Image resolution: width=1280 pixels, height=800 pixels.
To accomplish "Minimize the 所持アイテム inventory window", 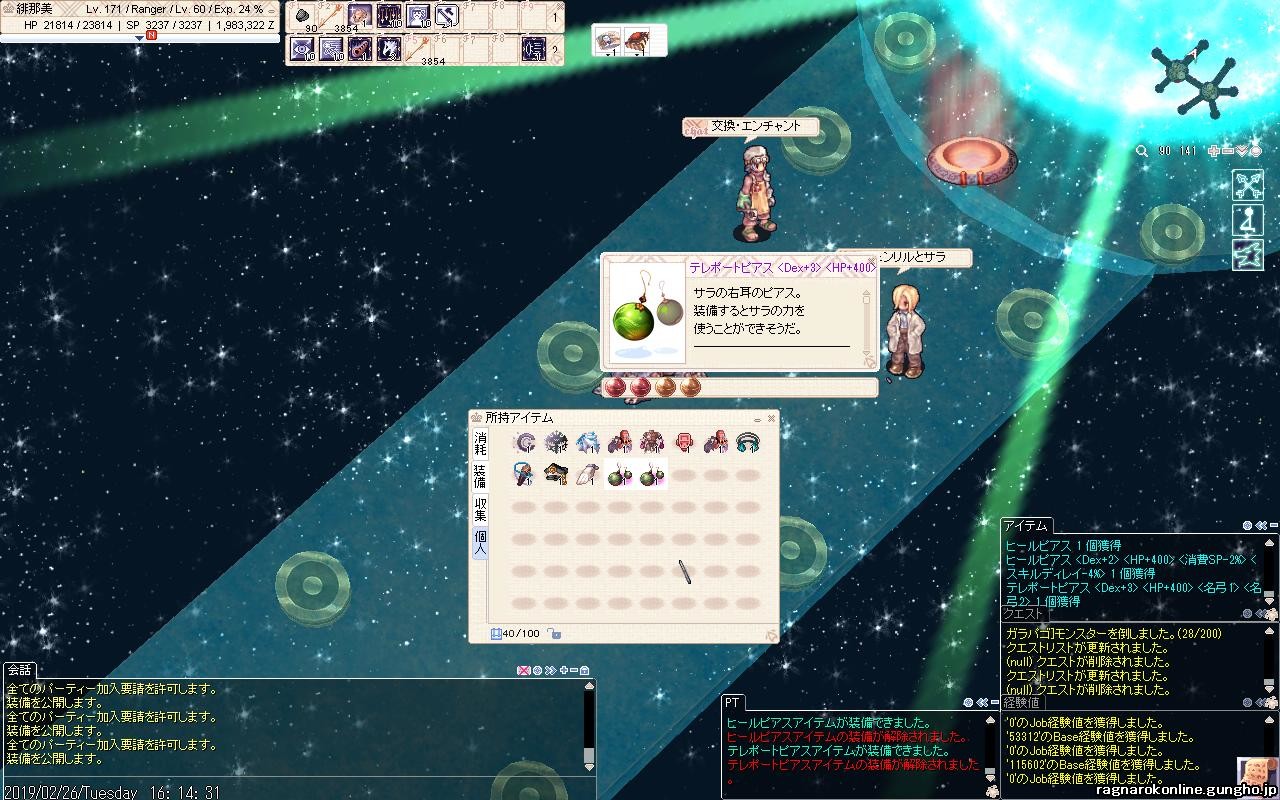I will (x=757, y=418).
